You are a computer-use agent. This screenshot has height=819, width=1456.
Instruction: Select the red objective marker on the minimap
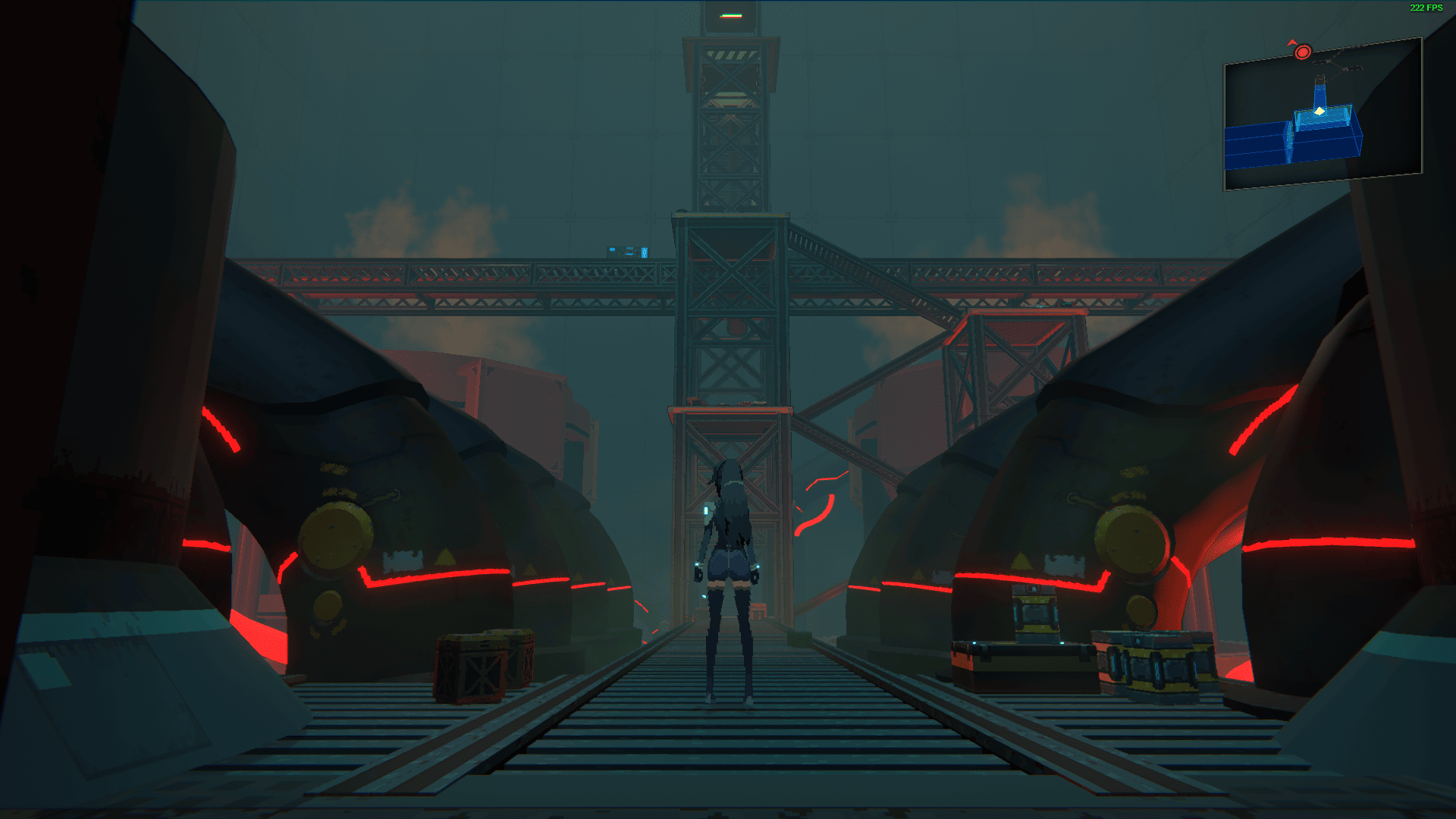1303,52
